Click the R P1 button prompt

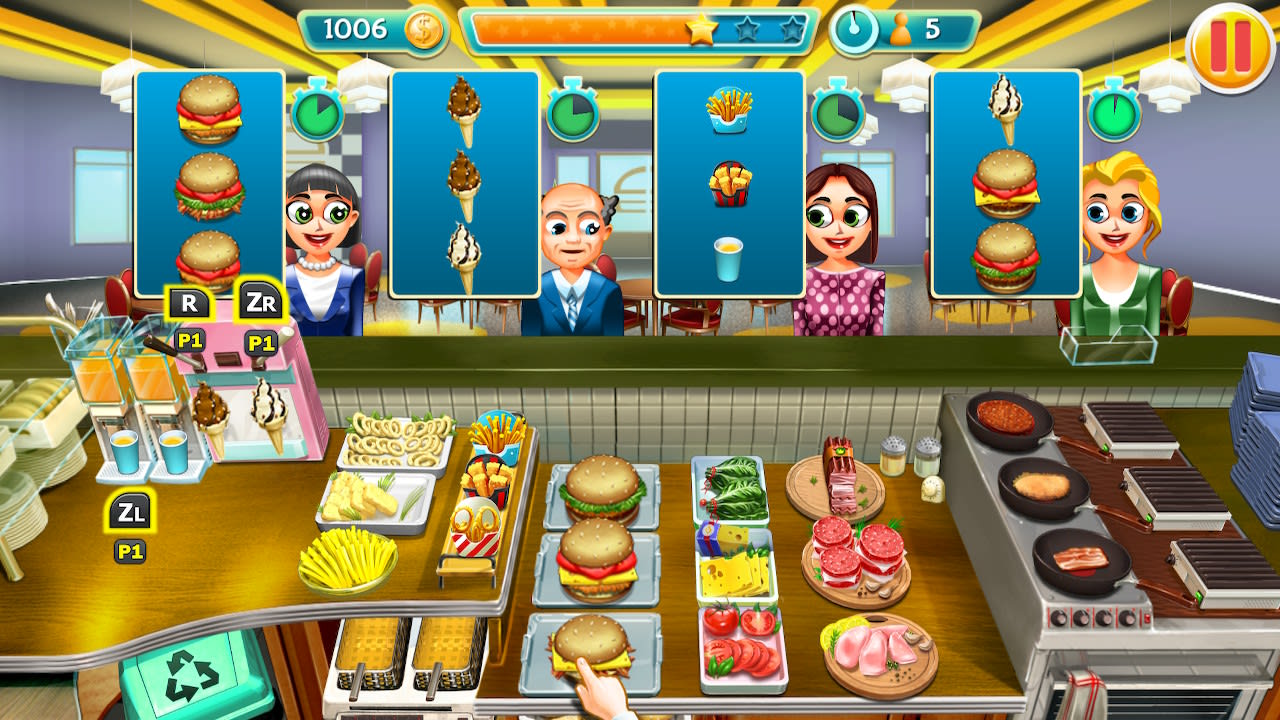click(191, 300)
